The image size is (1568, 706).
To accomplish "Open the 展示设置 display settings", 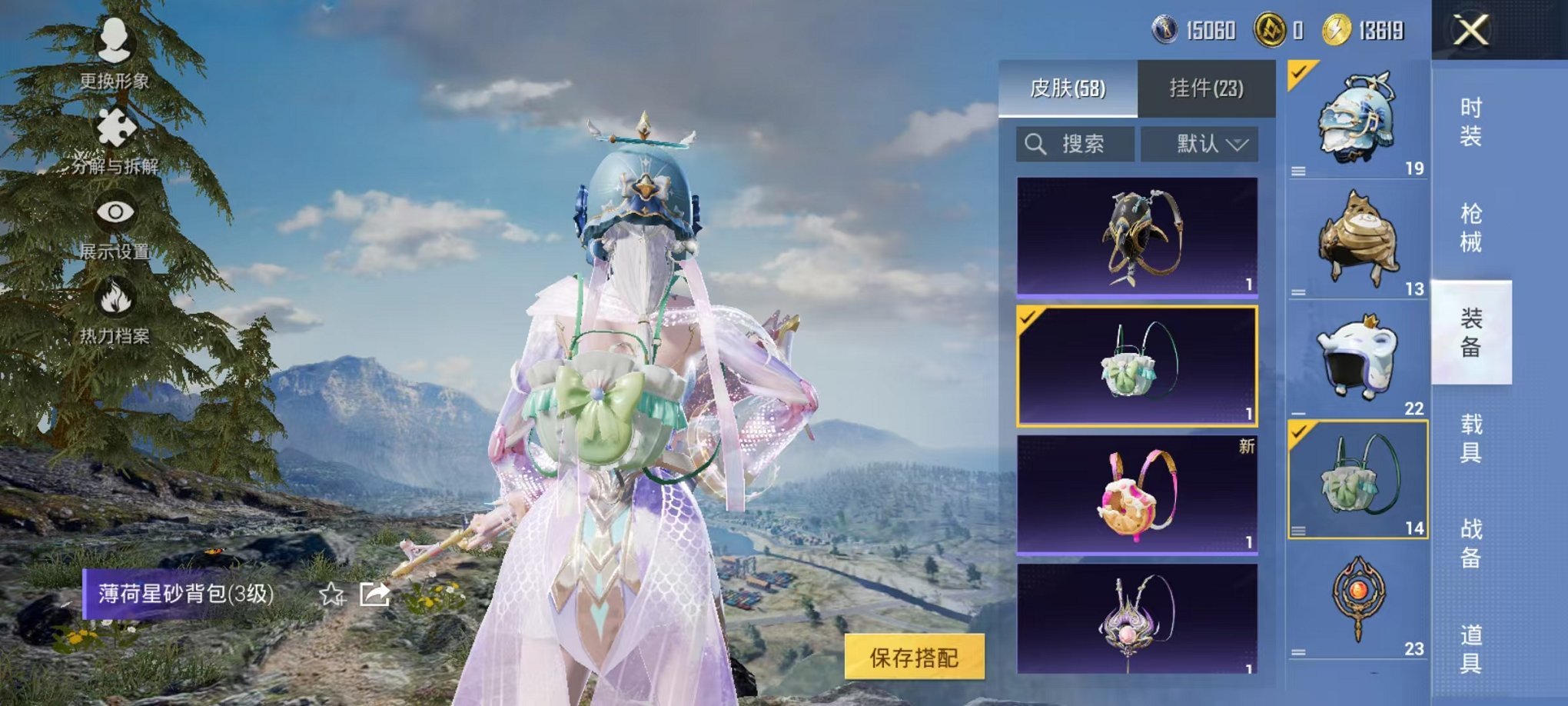I will coord(114,231).
